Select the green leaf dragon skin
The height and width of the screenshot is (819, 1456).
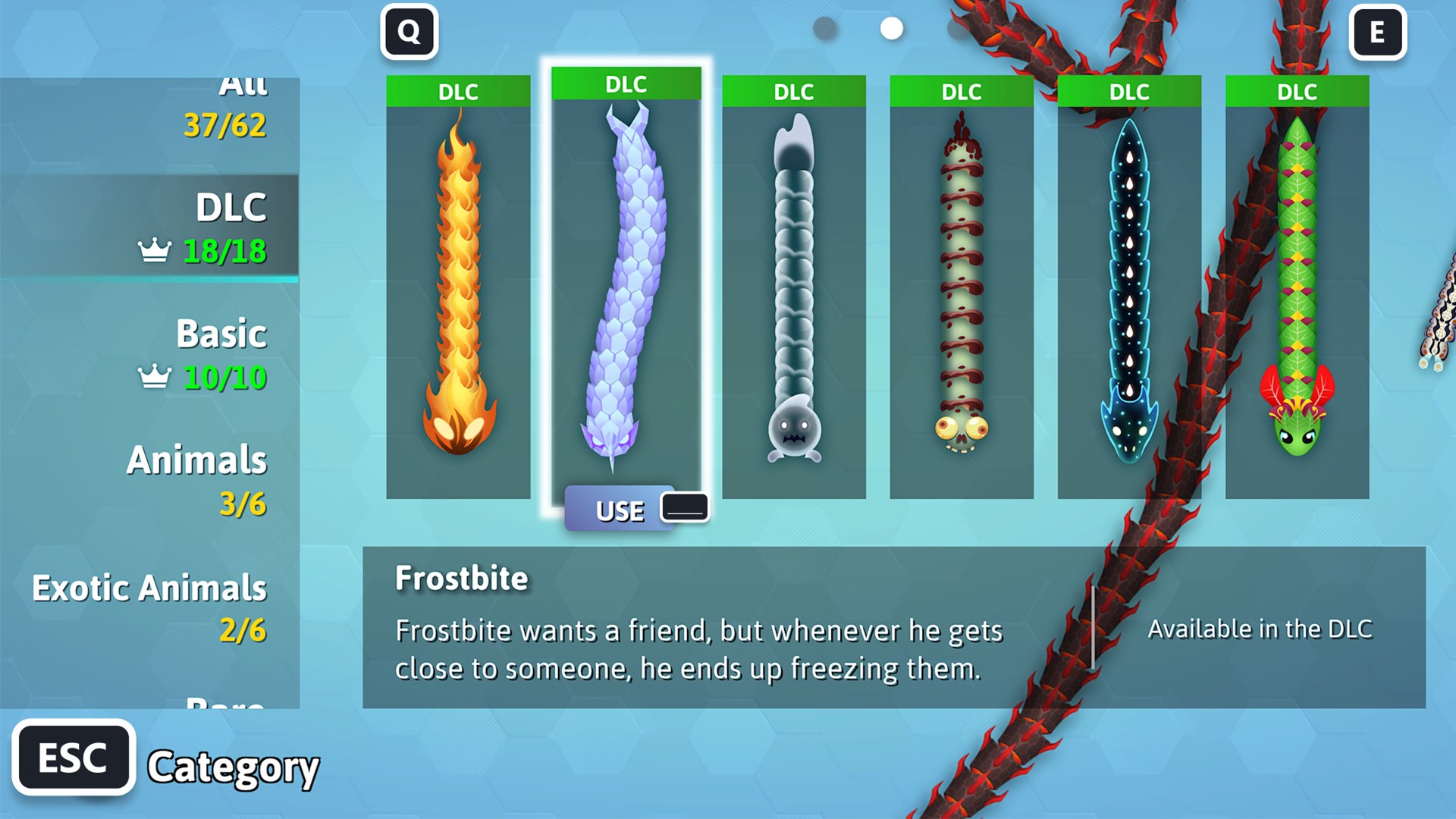coord(1297,288)
